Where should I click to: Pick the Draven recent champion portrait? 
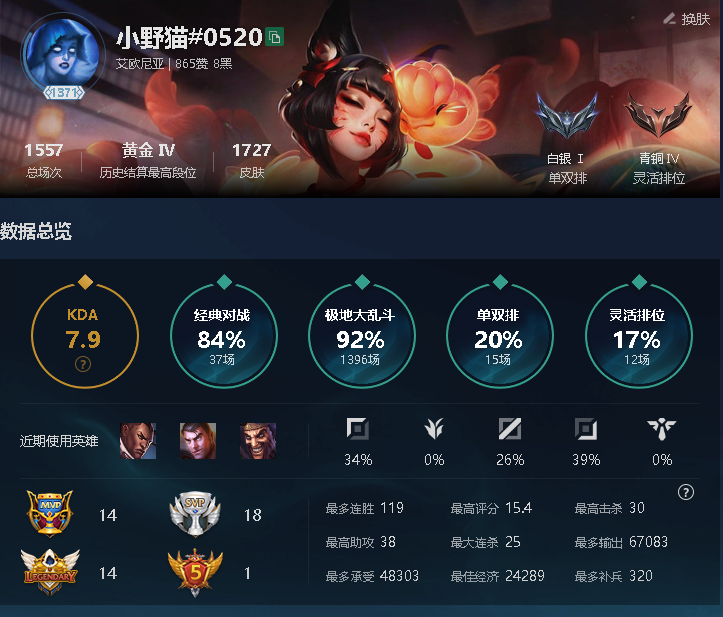click(x=256, y=440)
